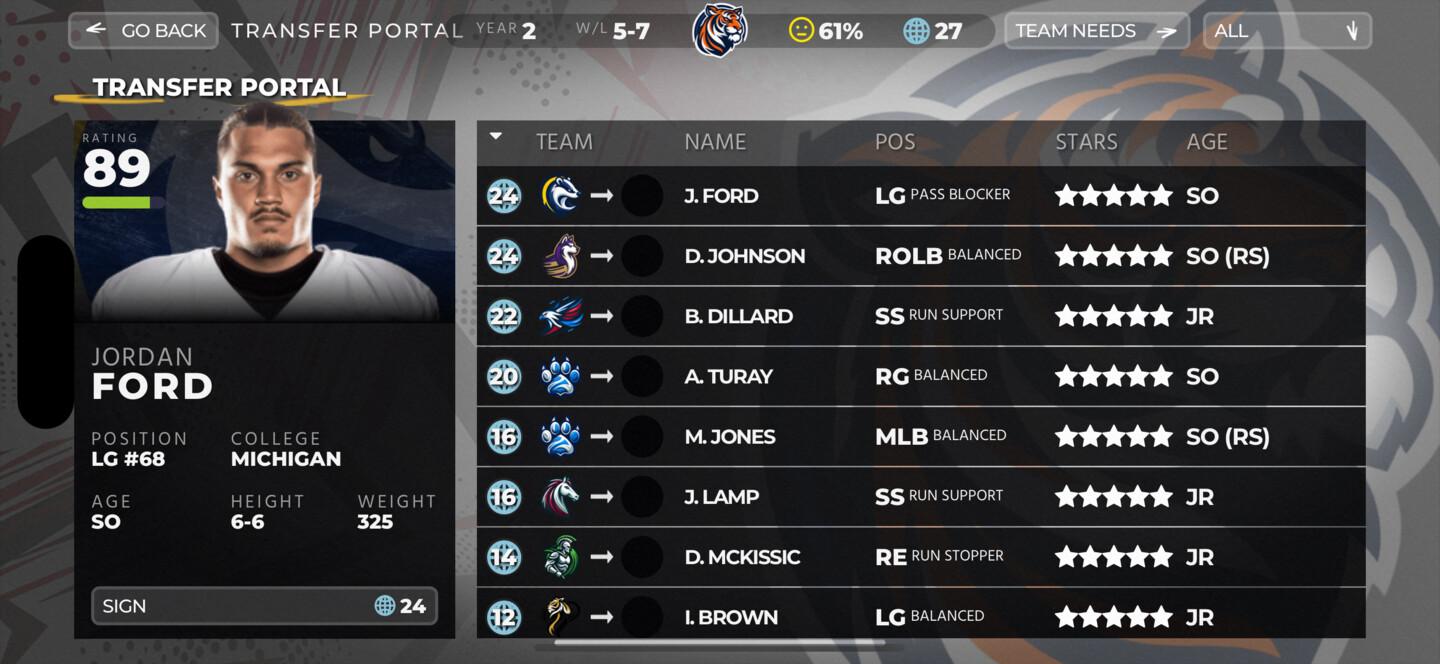Image resolution: width=1440 pixels, height=664 pixels.
Task: Sort the list by POS column
Action: pos(894,142)
